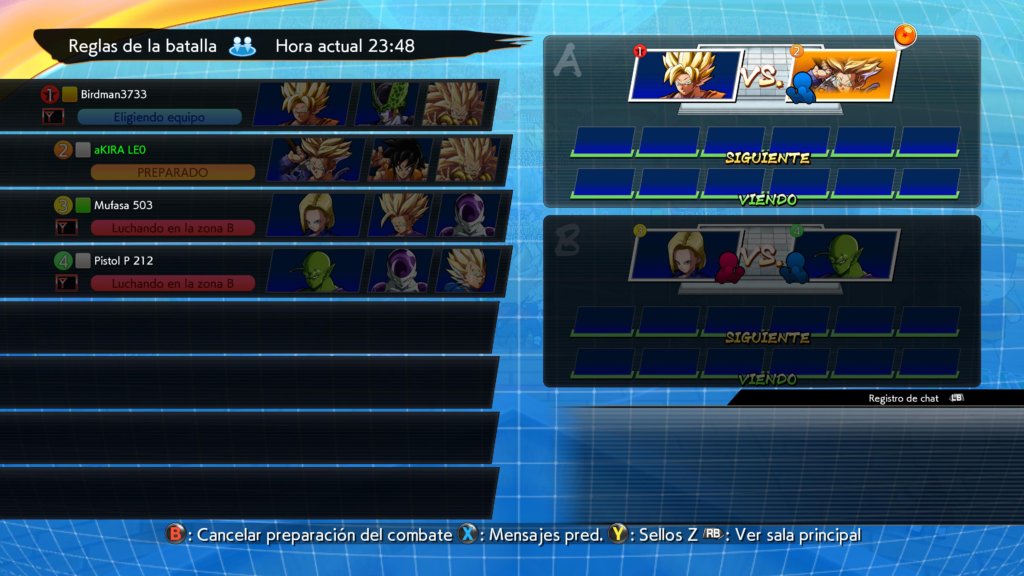The height and width of the screenshot is (576, 1024).
Task: Select the zone B match panel
Action: [762, 300]
